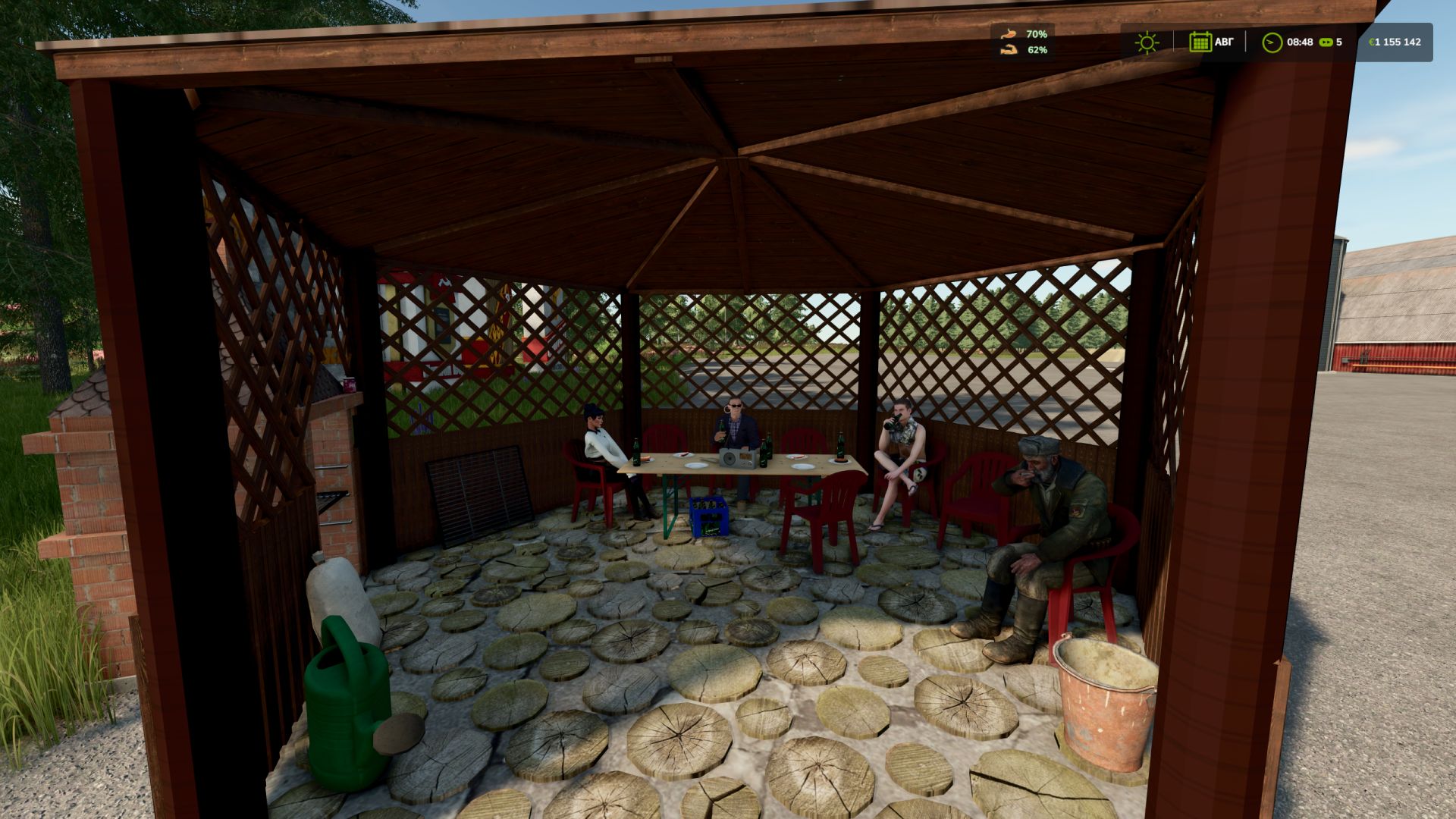
Task: Click the 62% stamina percentage text
Action: [1037, 50]
